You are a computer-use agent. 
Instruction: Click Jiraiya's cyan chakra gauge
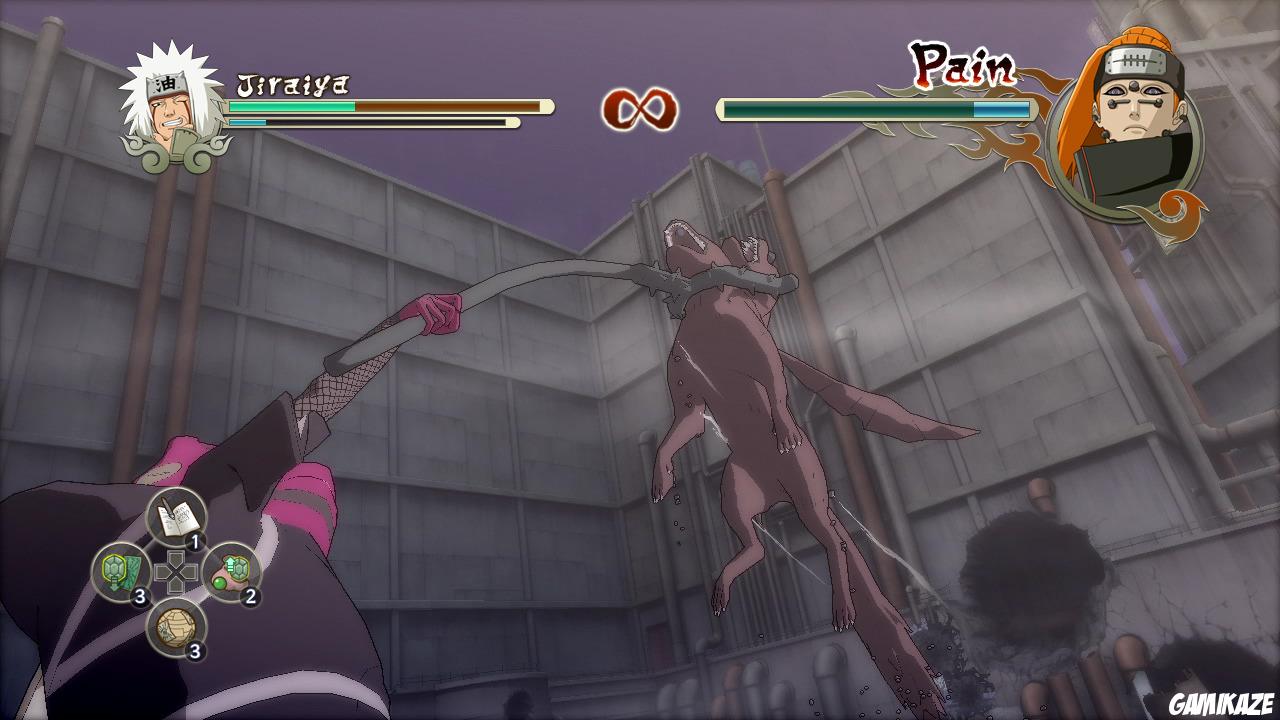pyautogui.click(x=245, y=120)
